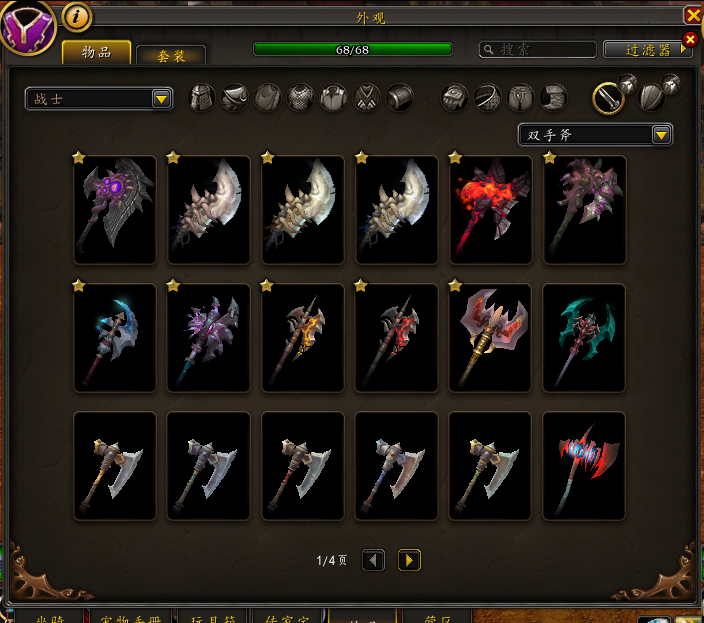Go to the previous appearance page
Viewport: 704px width, 623px height.
(373, 560)
